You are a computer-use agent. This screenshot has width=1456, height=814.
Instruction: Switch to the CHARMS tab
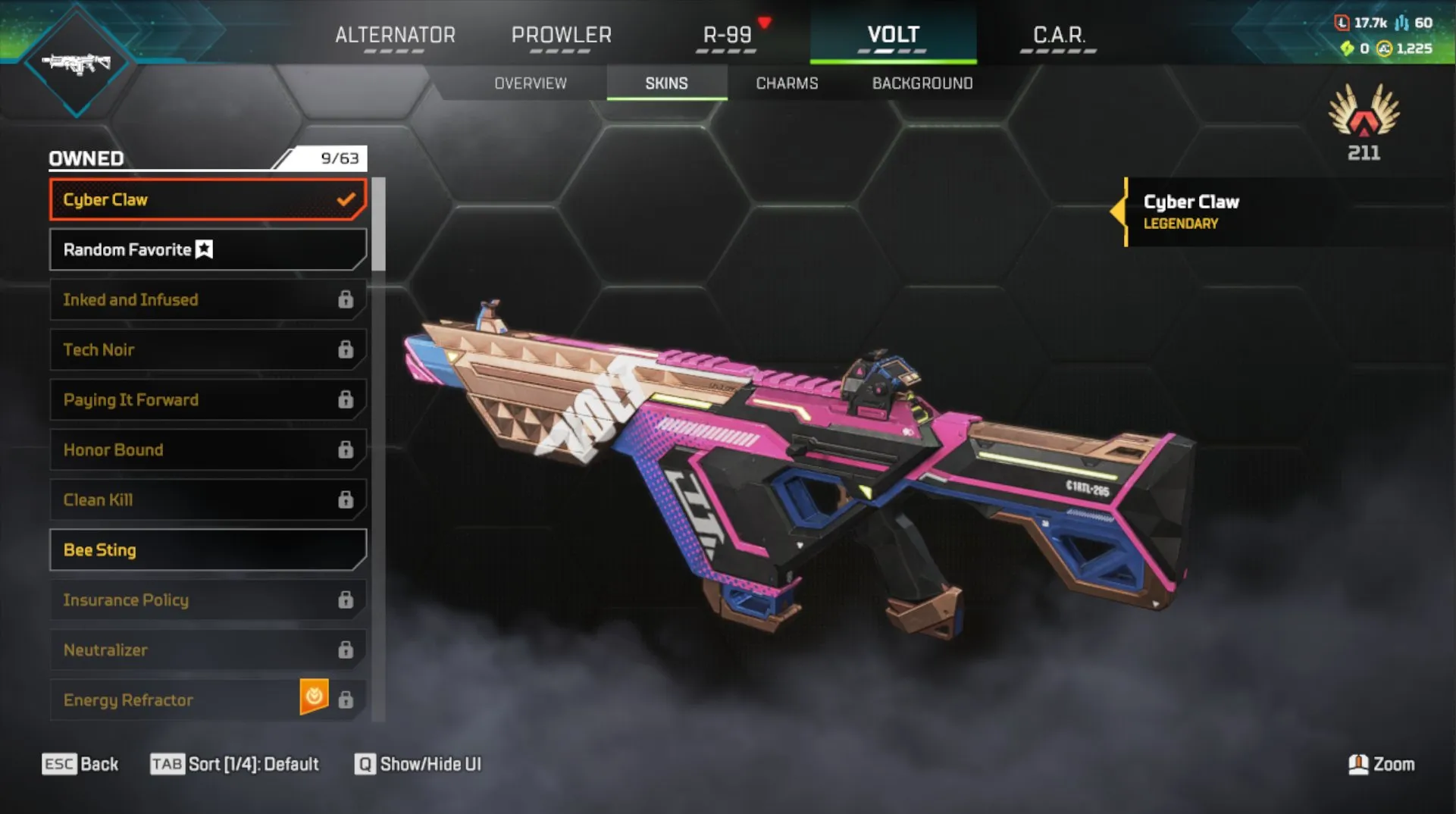(x=786, y=83)
